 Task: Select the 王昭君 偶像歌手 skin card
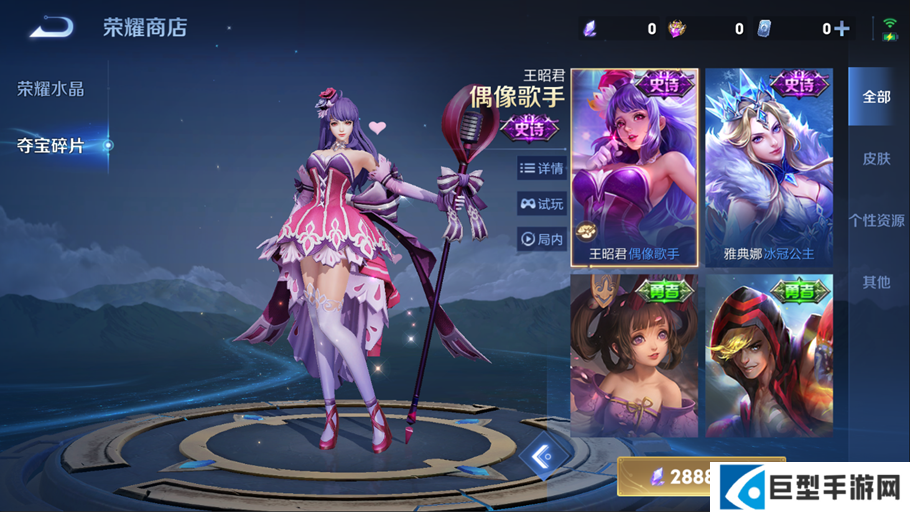(x=634, y=167)
